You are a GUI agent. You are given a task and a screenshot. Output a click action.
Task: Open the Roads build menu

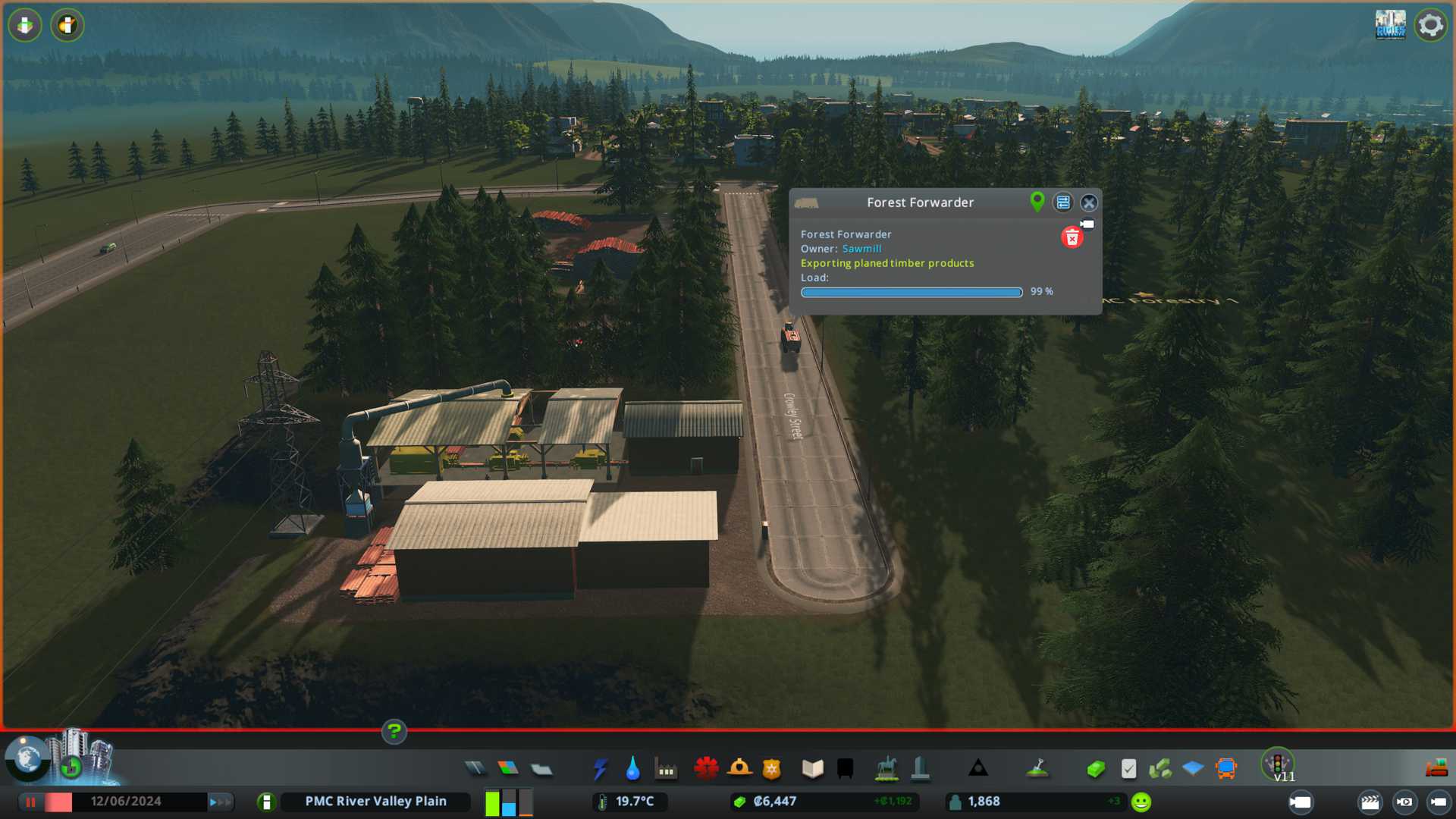[x=475, y=769]
